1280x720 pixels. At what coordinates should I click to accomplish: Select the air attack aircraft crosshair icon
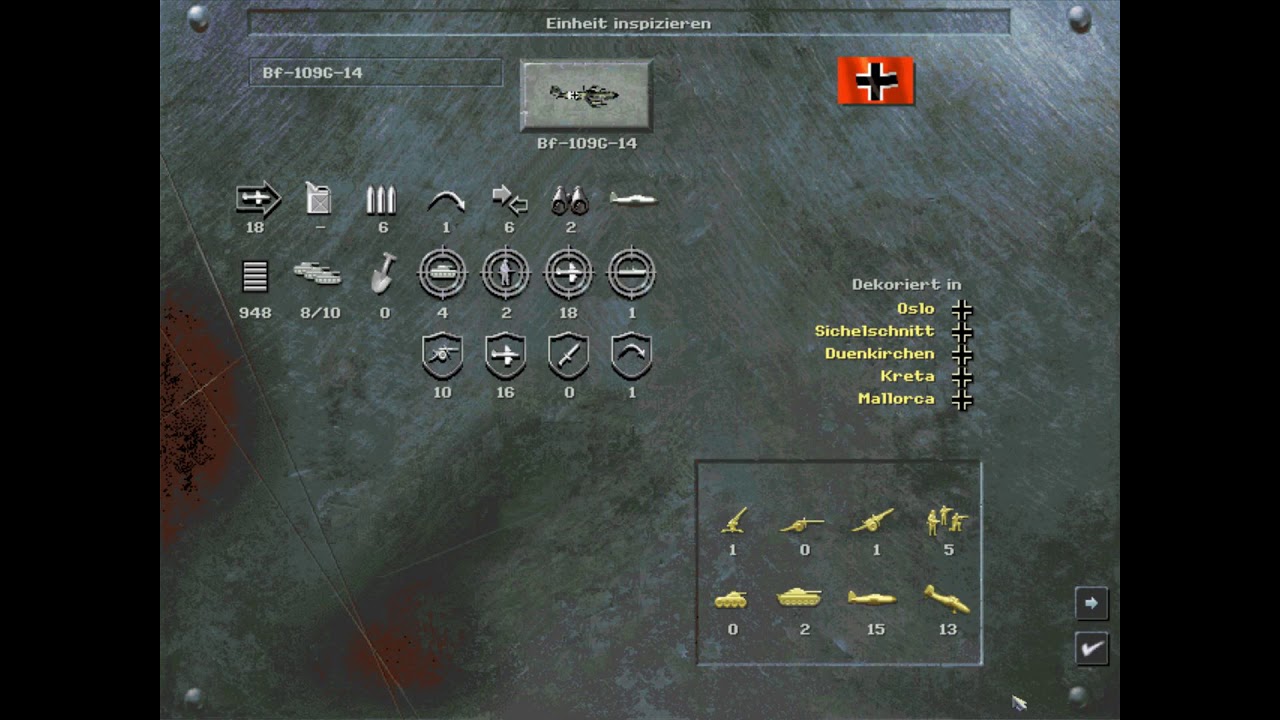(x=568, y=272)
